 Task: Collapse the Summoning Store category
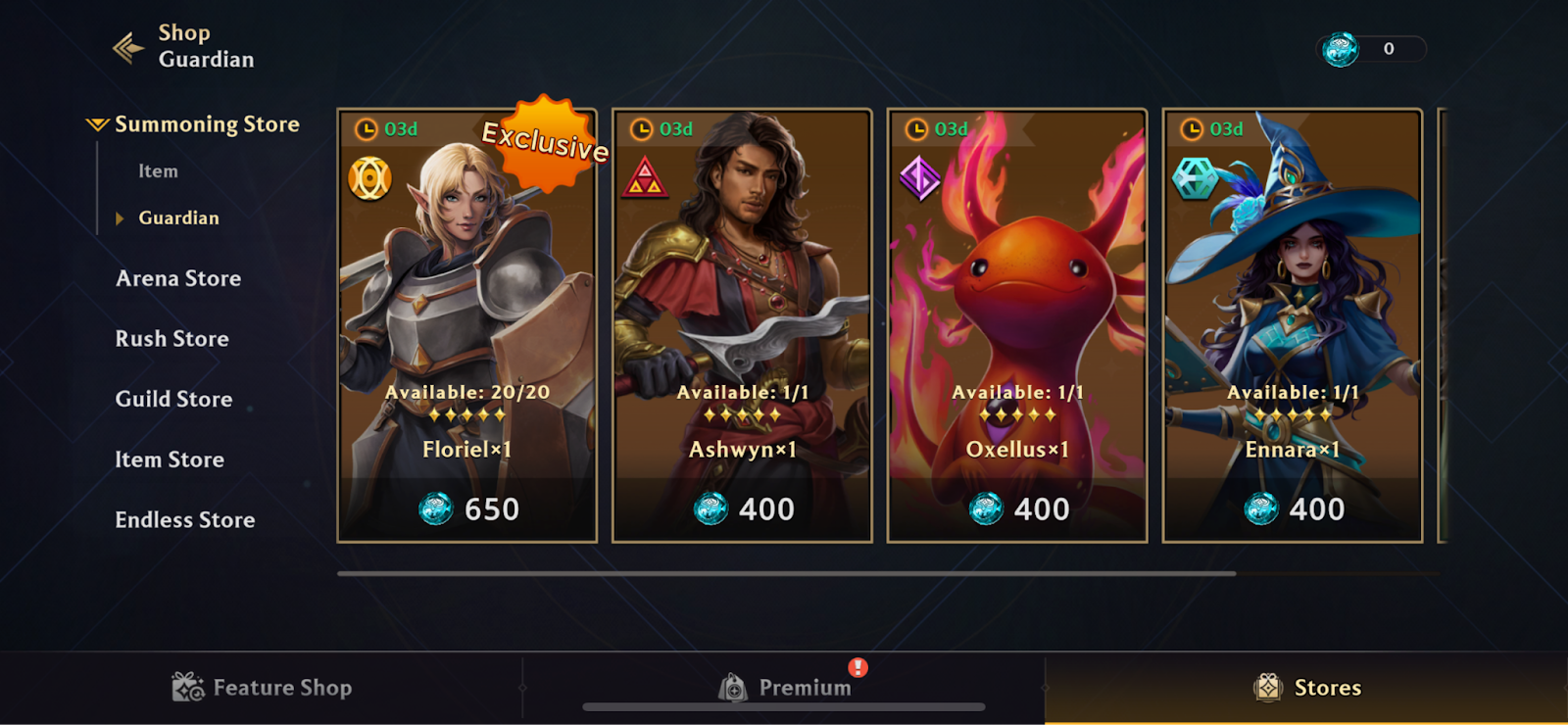click(193, 124)
